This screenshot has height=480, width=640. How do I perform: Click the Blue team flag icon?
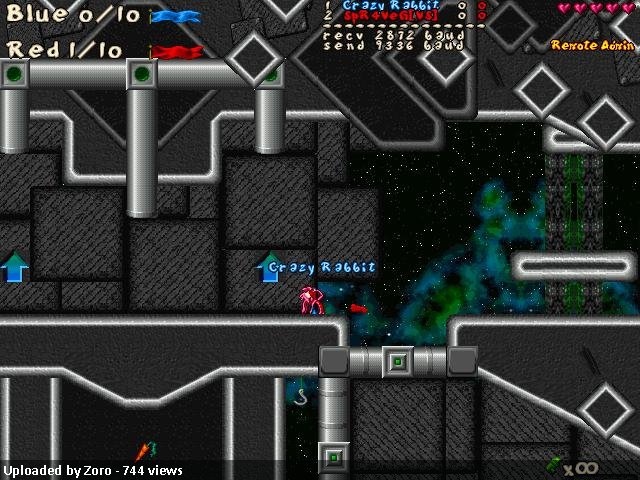[175, 17]
